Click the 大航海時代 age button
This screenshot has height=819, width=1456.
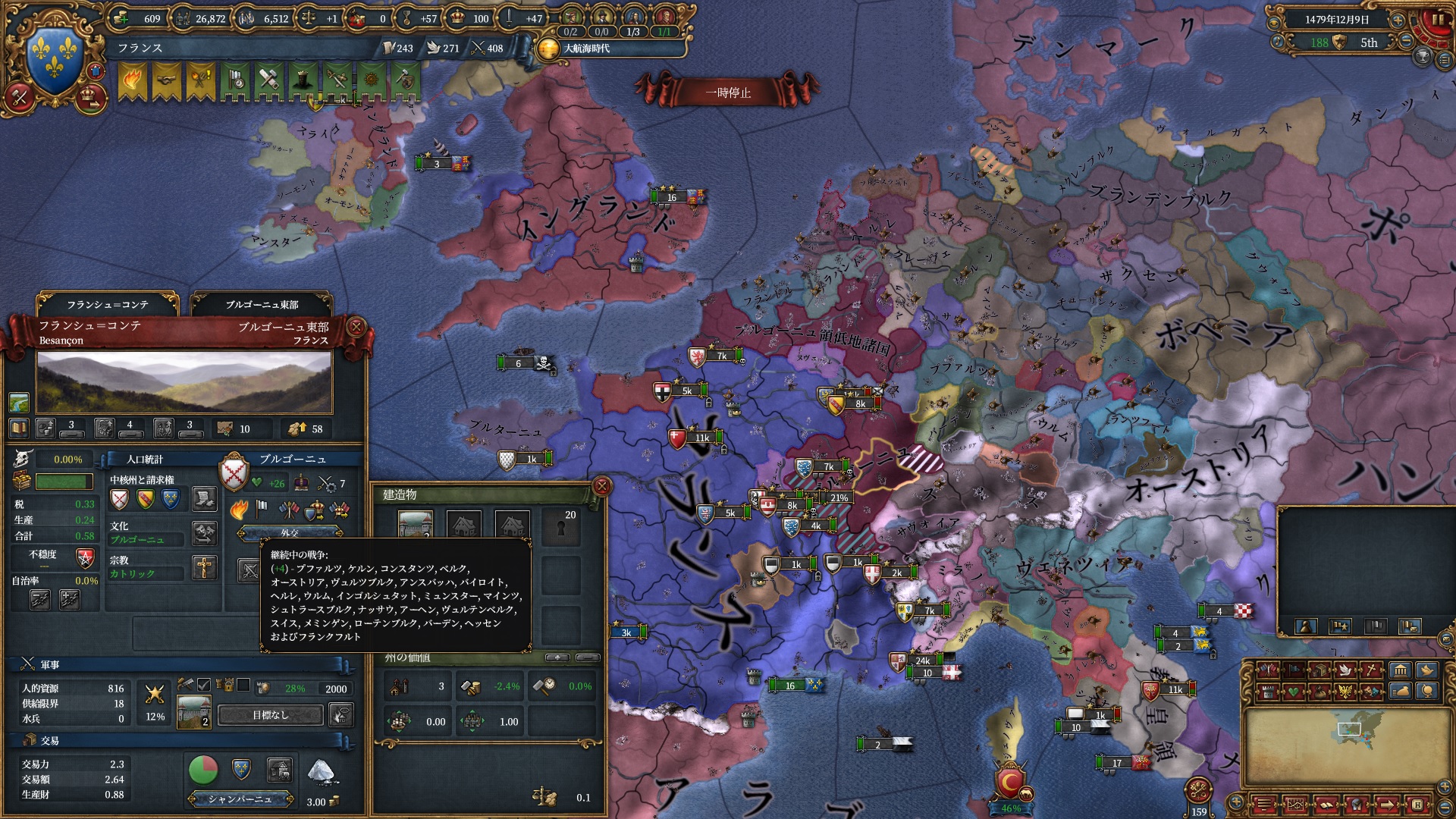click(x=586, y=49)
